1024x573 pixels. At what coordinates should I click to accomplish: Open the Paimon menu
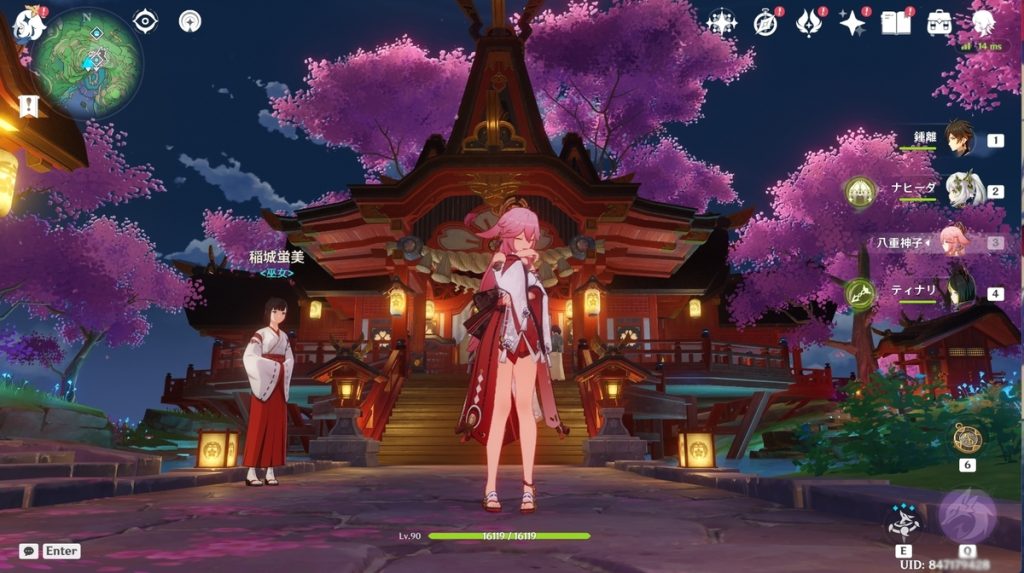point(30,24)
